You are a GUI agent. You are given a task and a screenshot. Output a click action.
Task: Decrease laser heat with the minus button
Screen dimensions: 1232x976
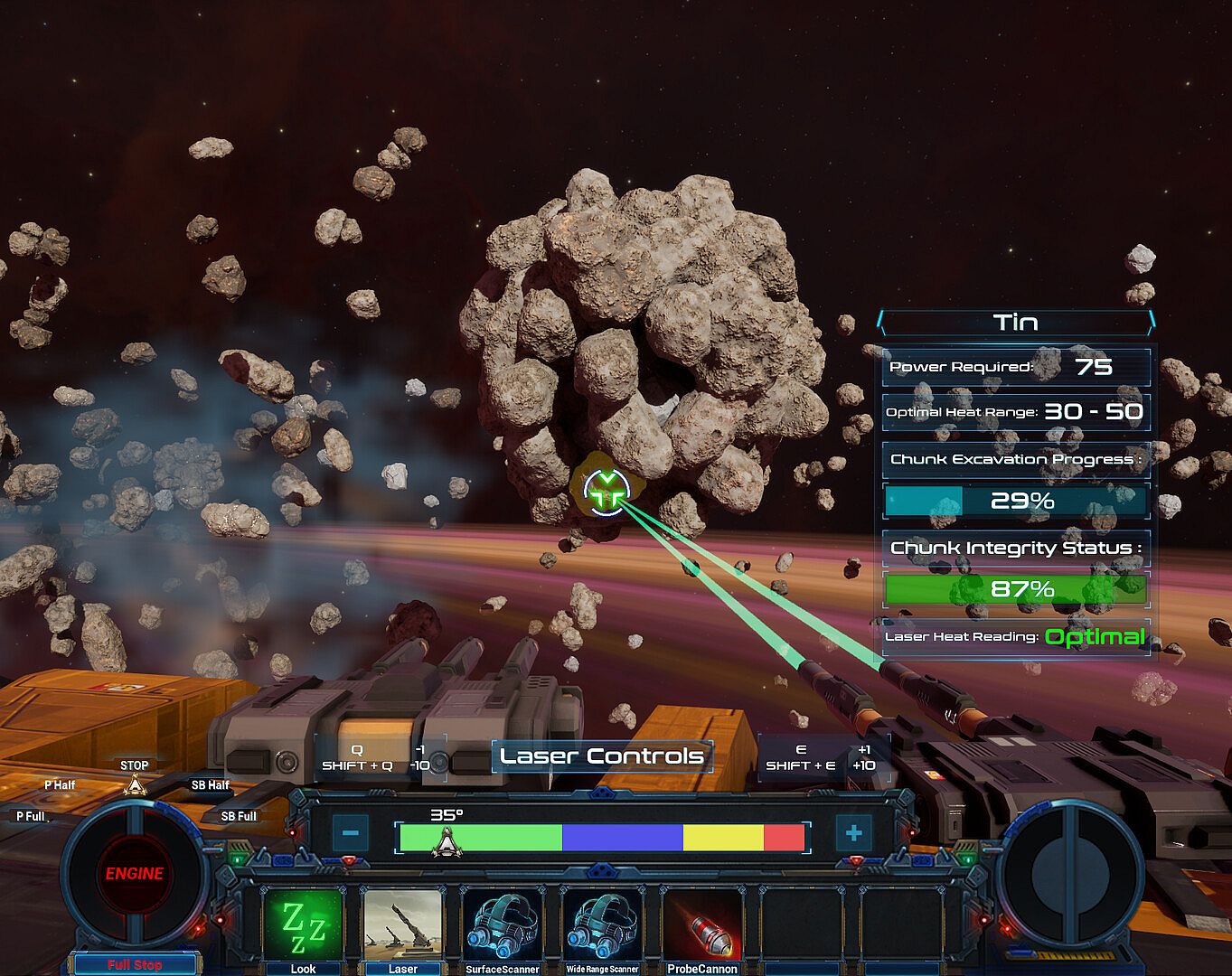[352, 833]
